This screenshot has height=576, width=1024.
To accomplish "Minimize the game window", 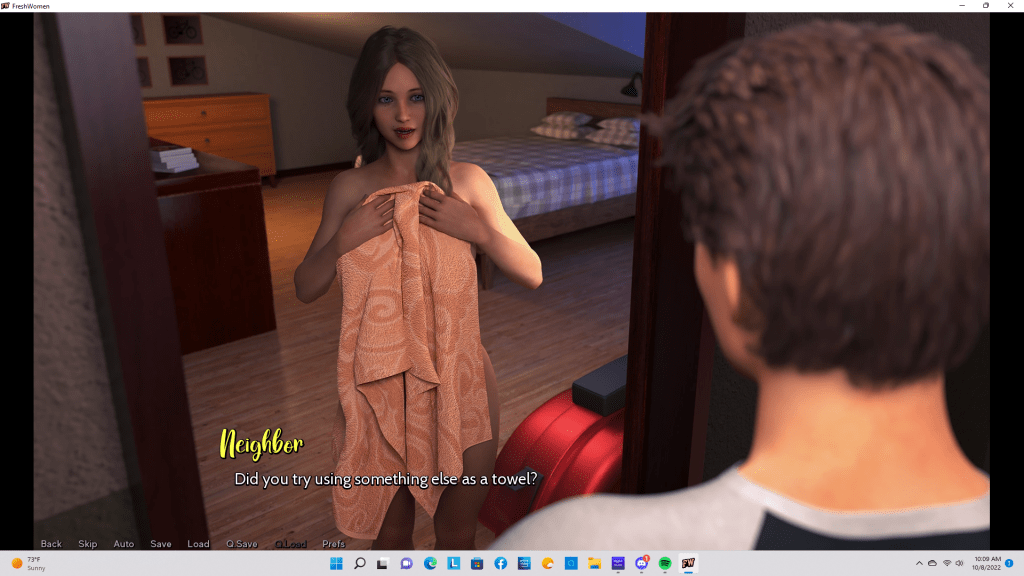I will click(961, 6).
